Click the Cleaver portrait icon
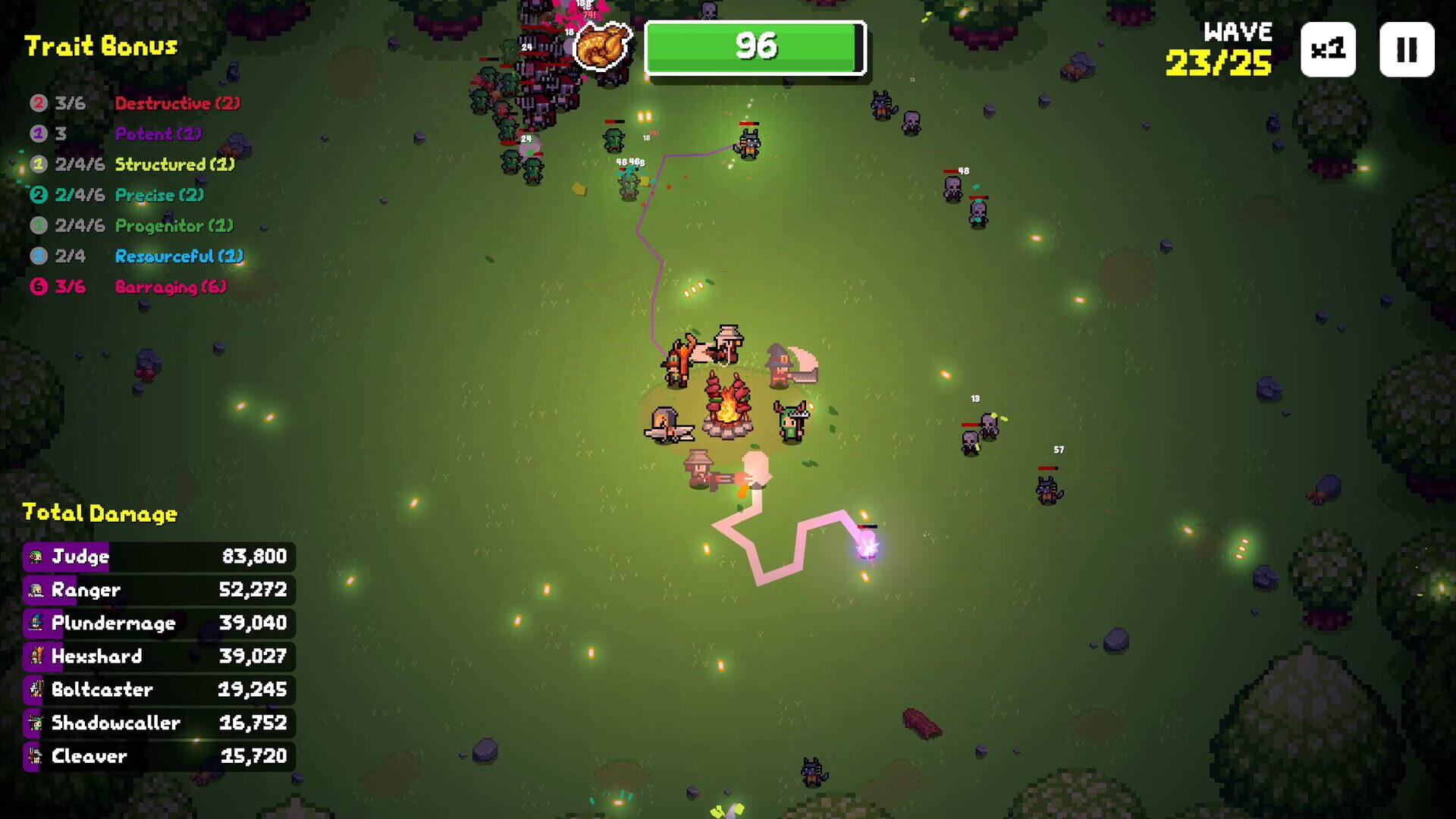Image resolution: width=1456 pixels, height=819 pixels. pyautogui.click(x=36, y=756)
